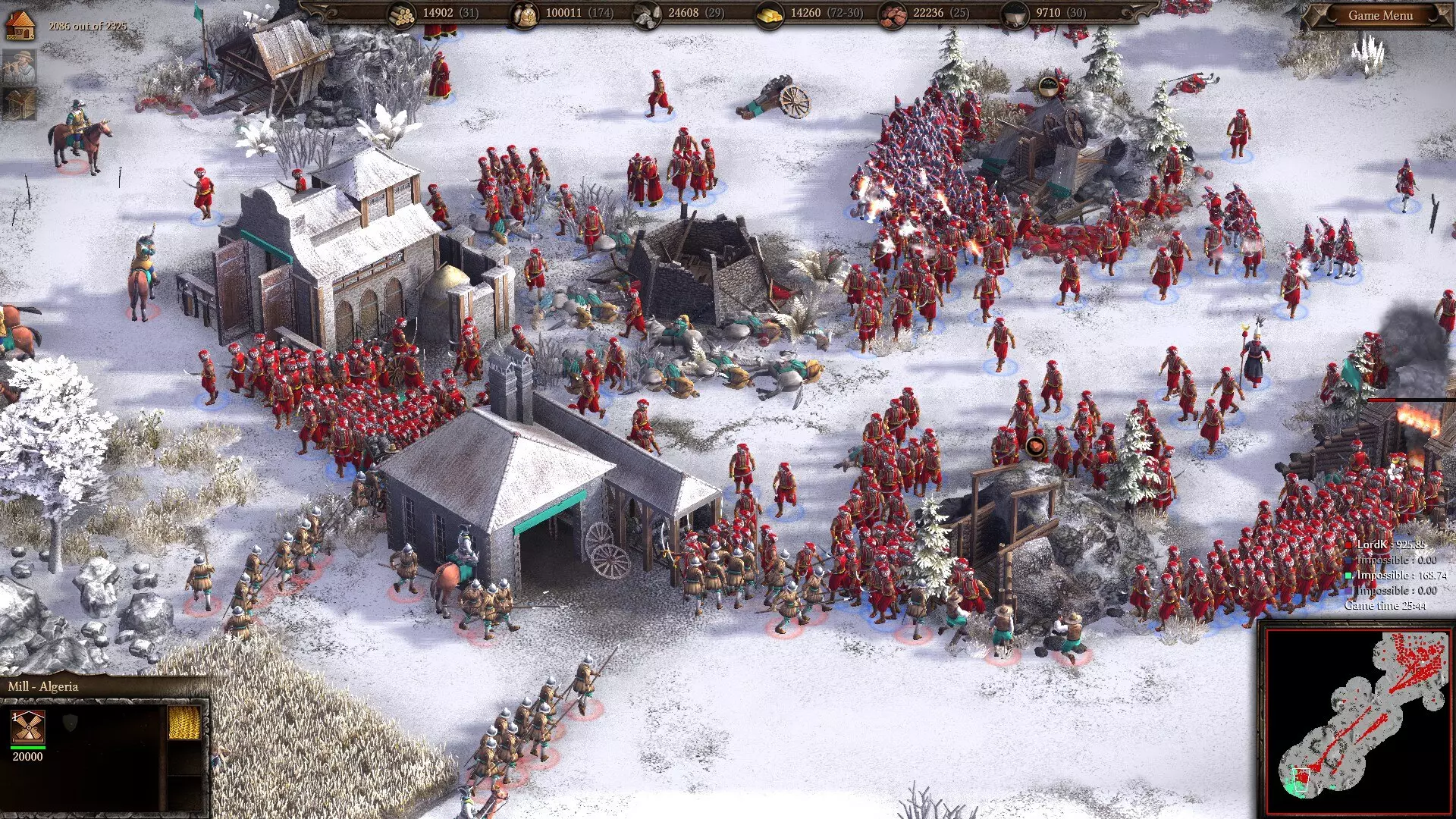This screenshot has width=1456, height=819.
Task: Select the windmill portrait in the Mill panel
Action: (28, 728)
